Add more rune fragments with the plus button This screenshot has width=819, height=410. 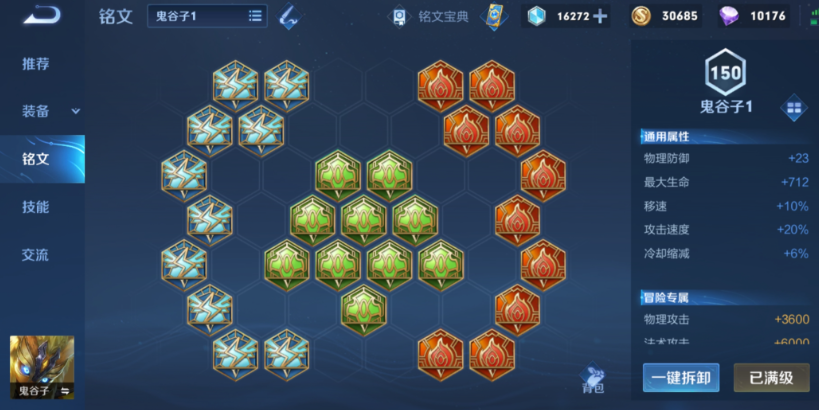(600, 16)
